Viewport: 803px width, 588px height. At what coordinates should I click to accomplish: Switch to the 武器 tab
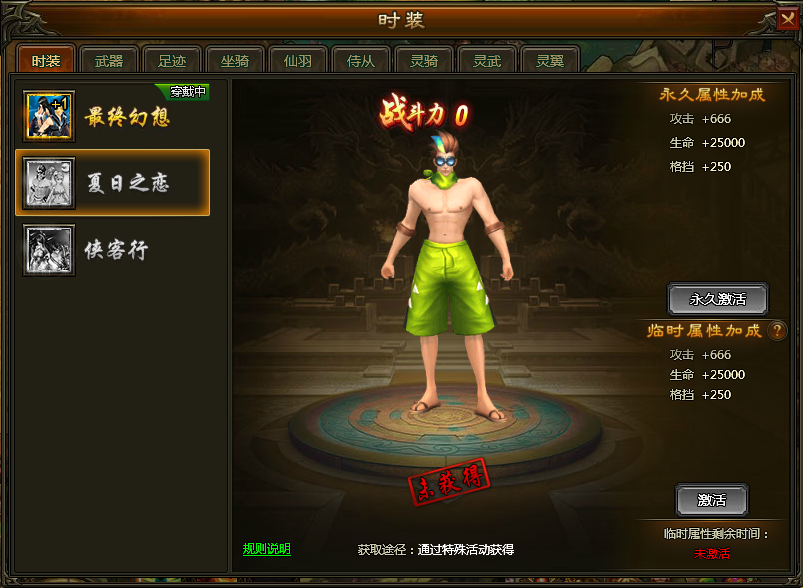tap(109, 61)
